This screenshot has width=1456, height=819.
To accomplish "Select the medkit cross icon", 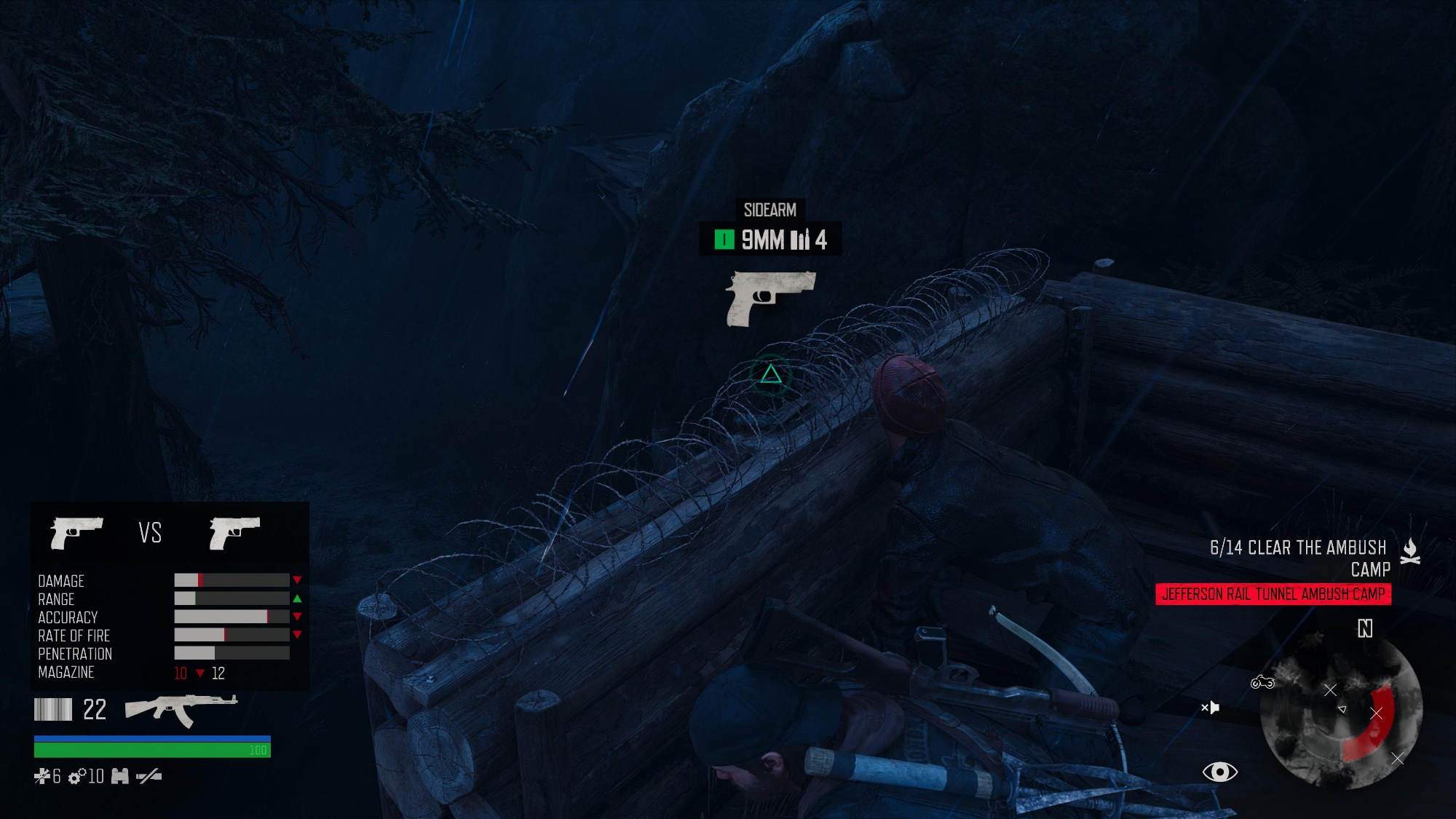I will [x=42, y=777].
